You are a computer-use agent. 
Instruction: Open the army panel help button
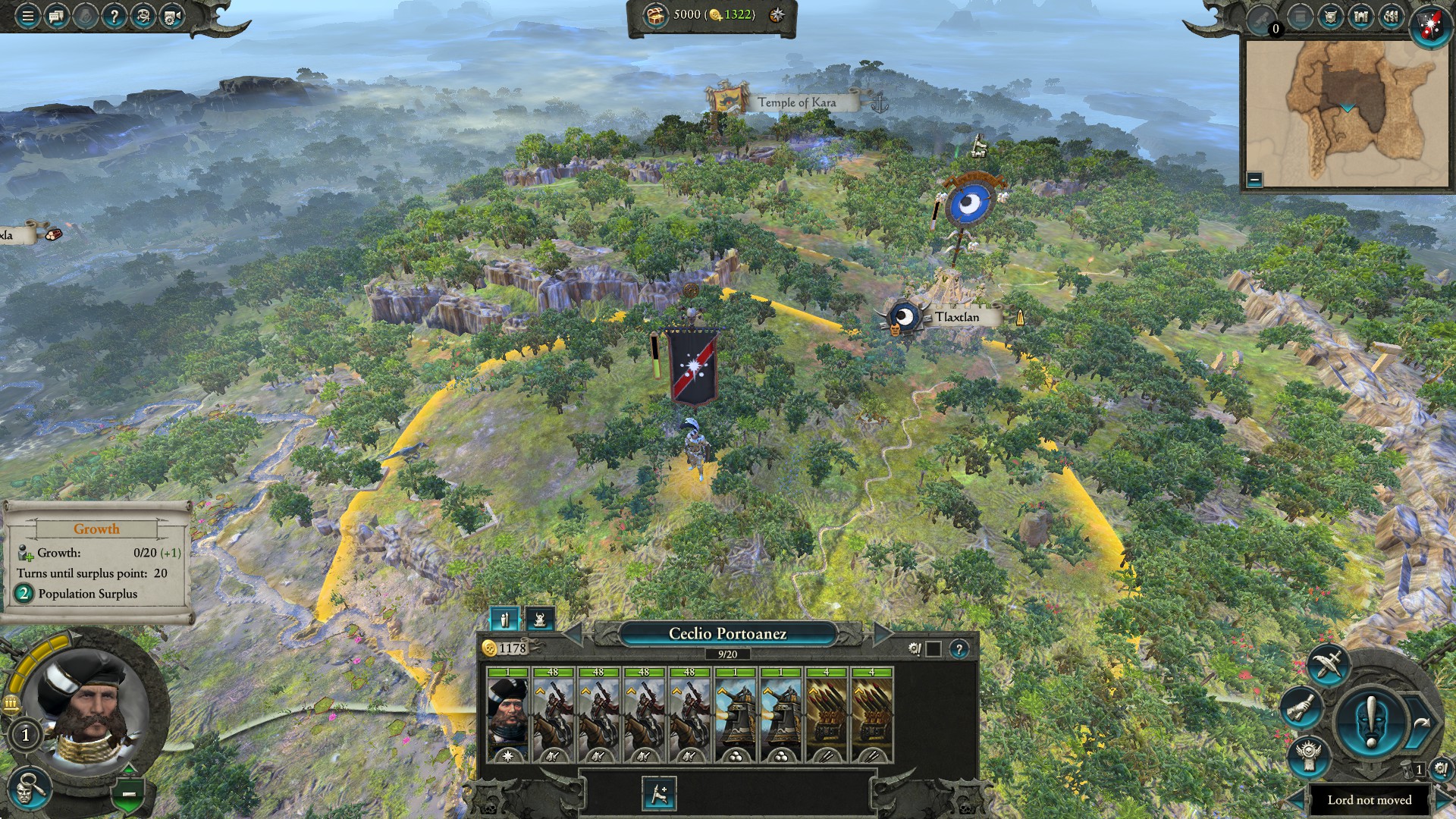point(959,649)
